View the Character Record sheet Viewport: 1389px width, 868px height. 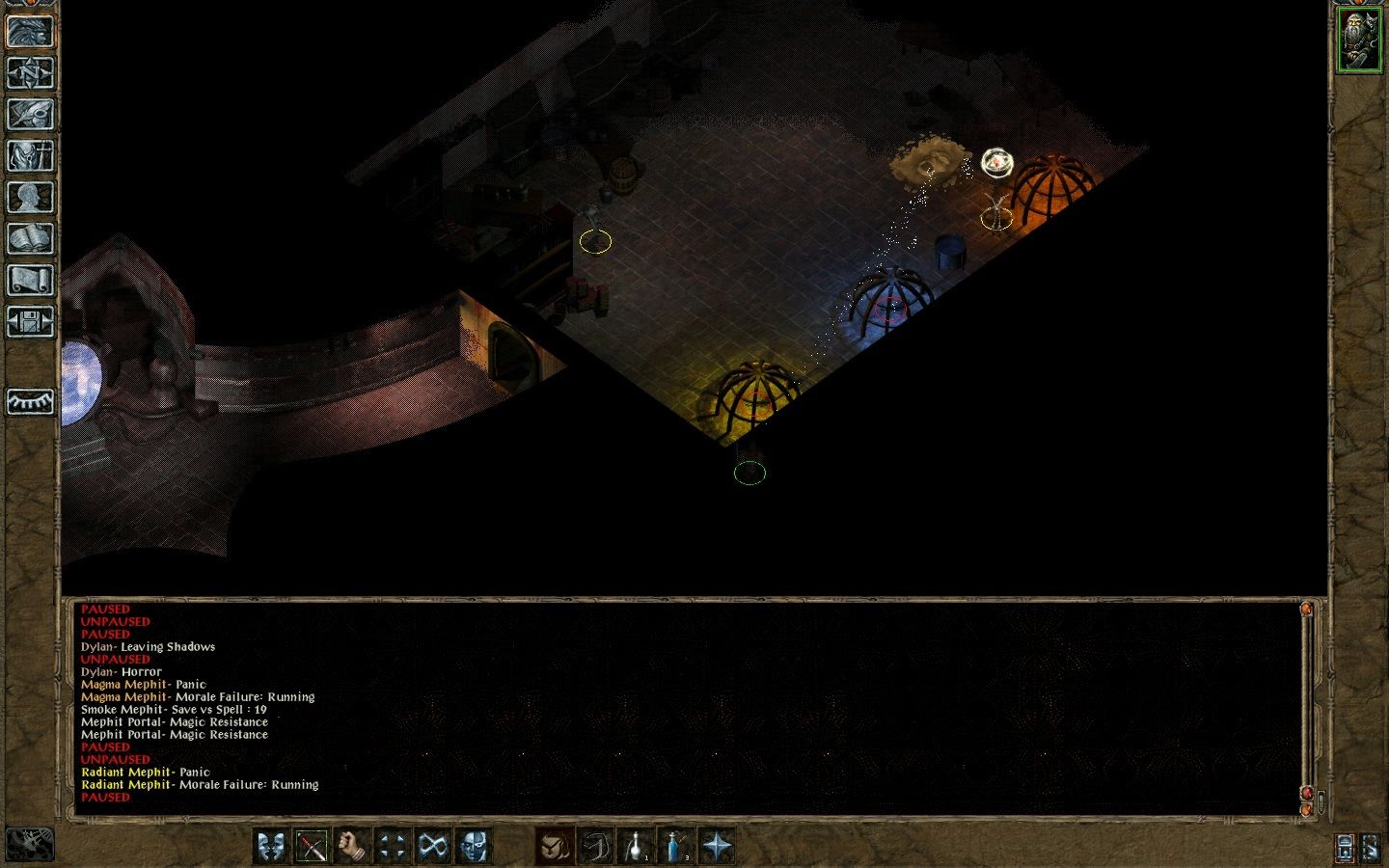click(29, 197)
